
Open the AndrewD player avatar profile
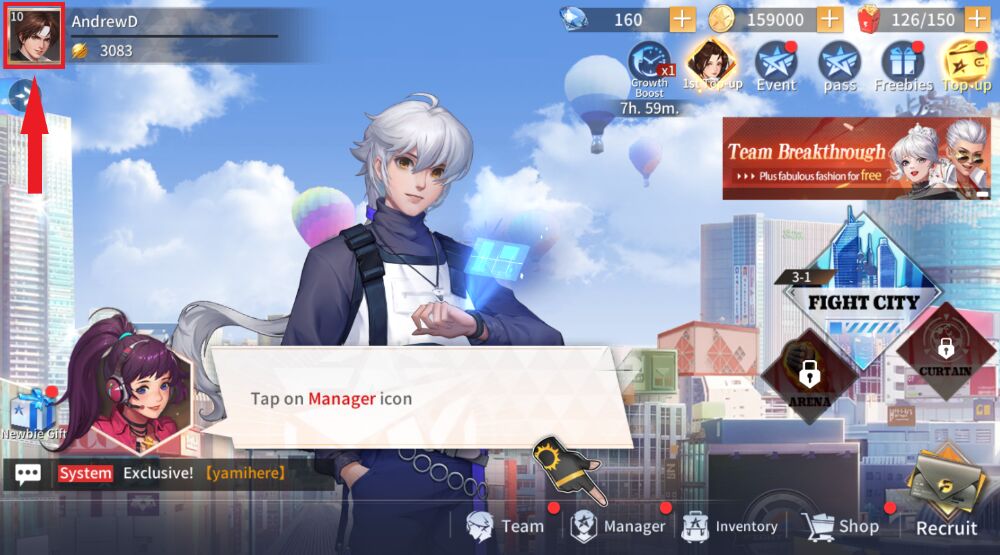tap(35, 38)
